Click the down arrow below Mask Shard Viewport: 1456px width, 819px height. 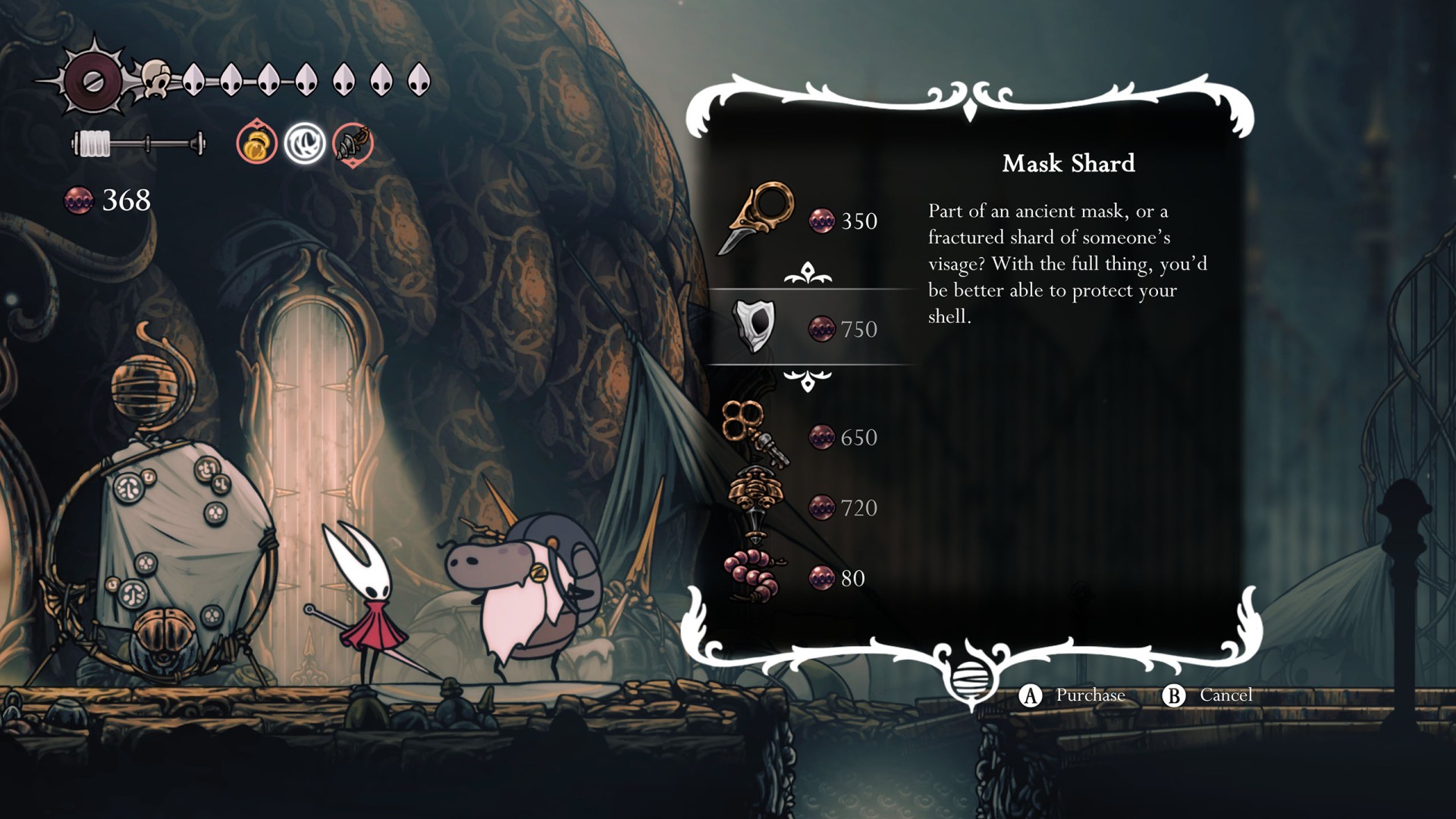(808, 380)
